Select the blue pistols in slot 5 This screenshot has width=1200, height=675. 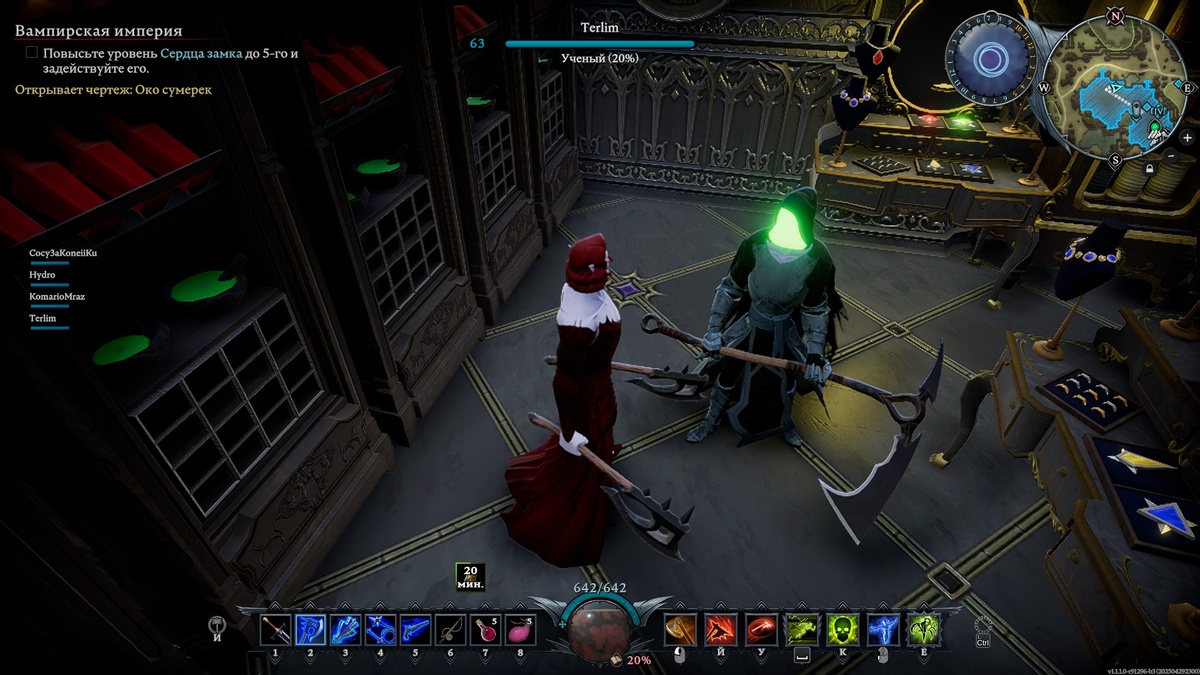click(x=416, y=630)
